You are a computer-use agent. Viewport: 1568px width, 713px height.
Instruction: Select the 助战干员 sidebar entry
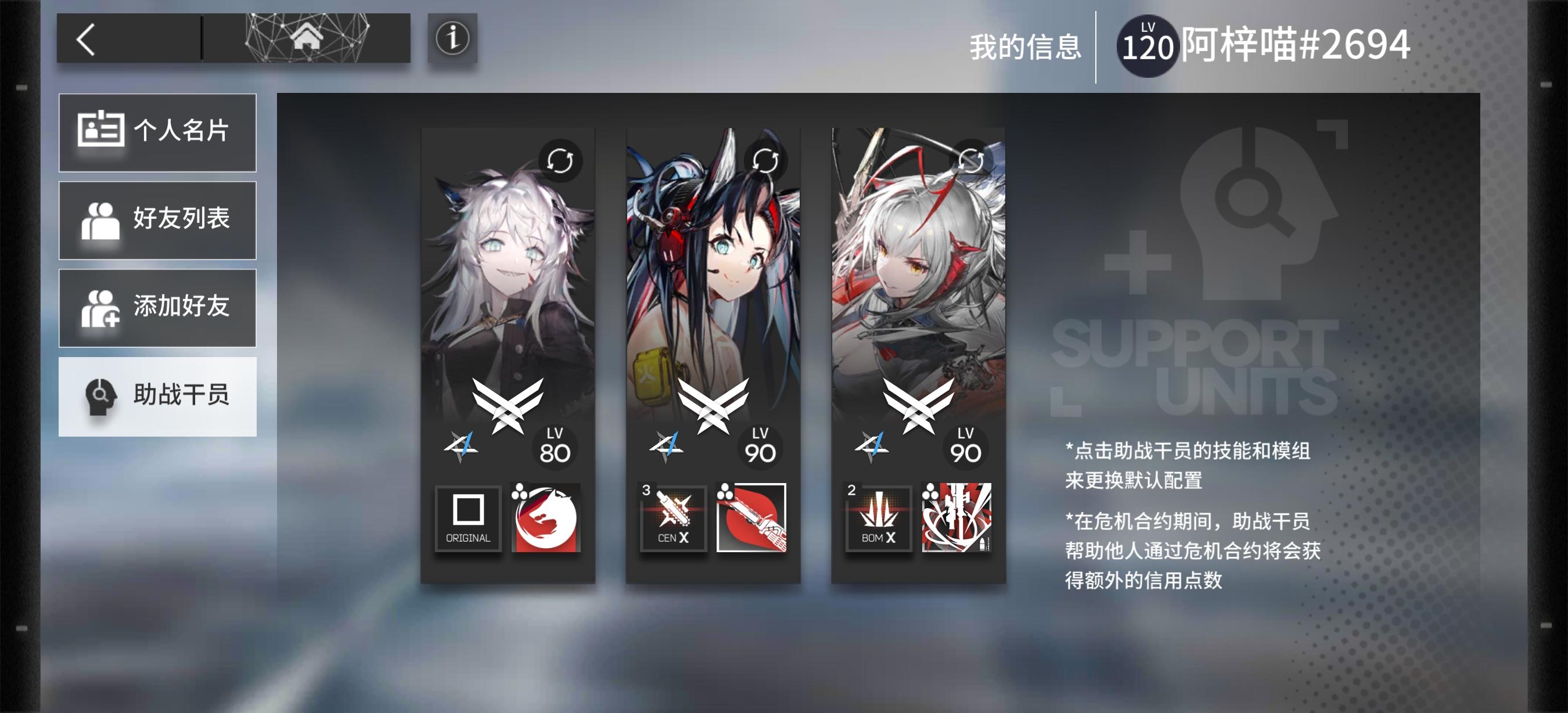157,395
